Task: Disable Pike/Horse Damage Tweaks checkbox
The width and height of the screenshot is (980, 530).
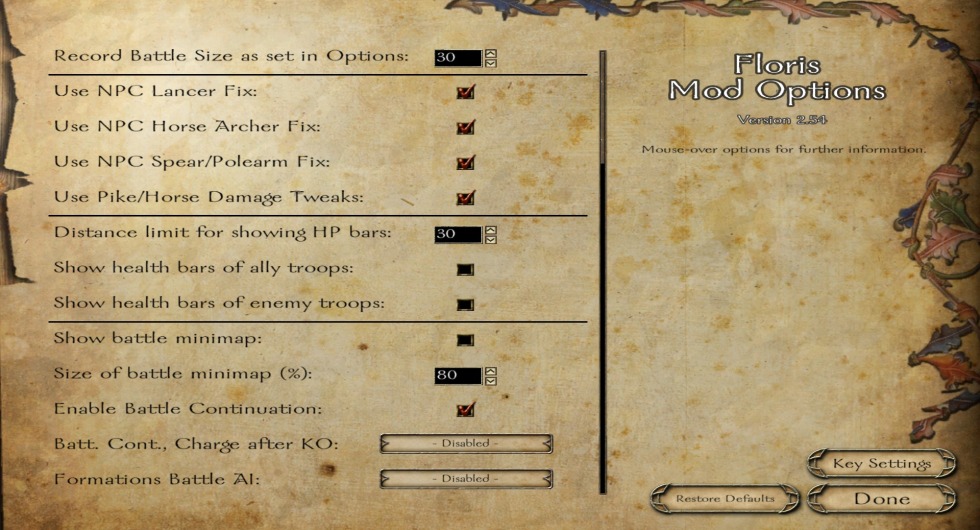Action: (x=465, y=197)
